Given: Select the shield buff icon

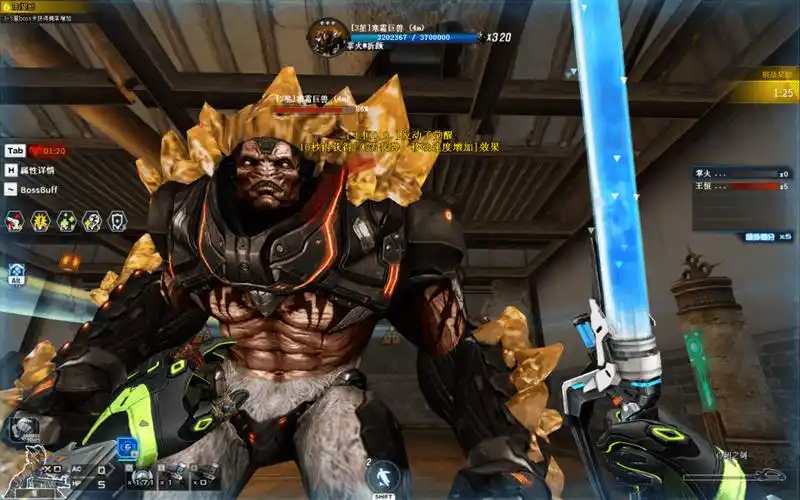Looking at the screenshot, I should coord(117,221).
